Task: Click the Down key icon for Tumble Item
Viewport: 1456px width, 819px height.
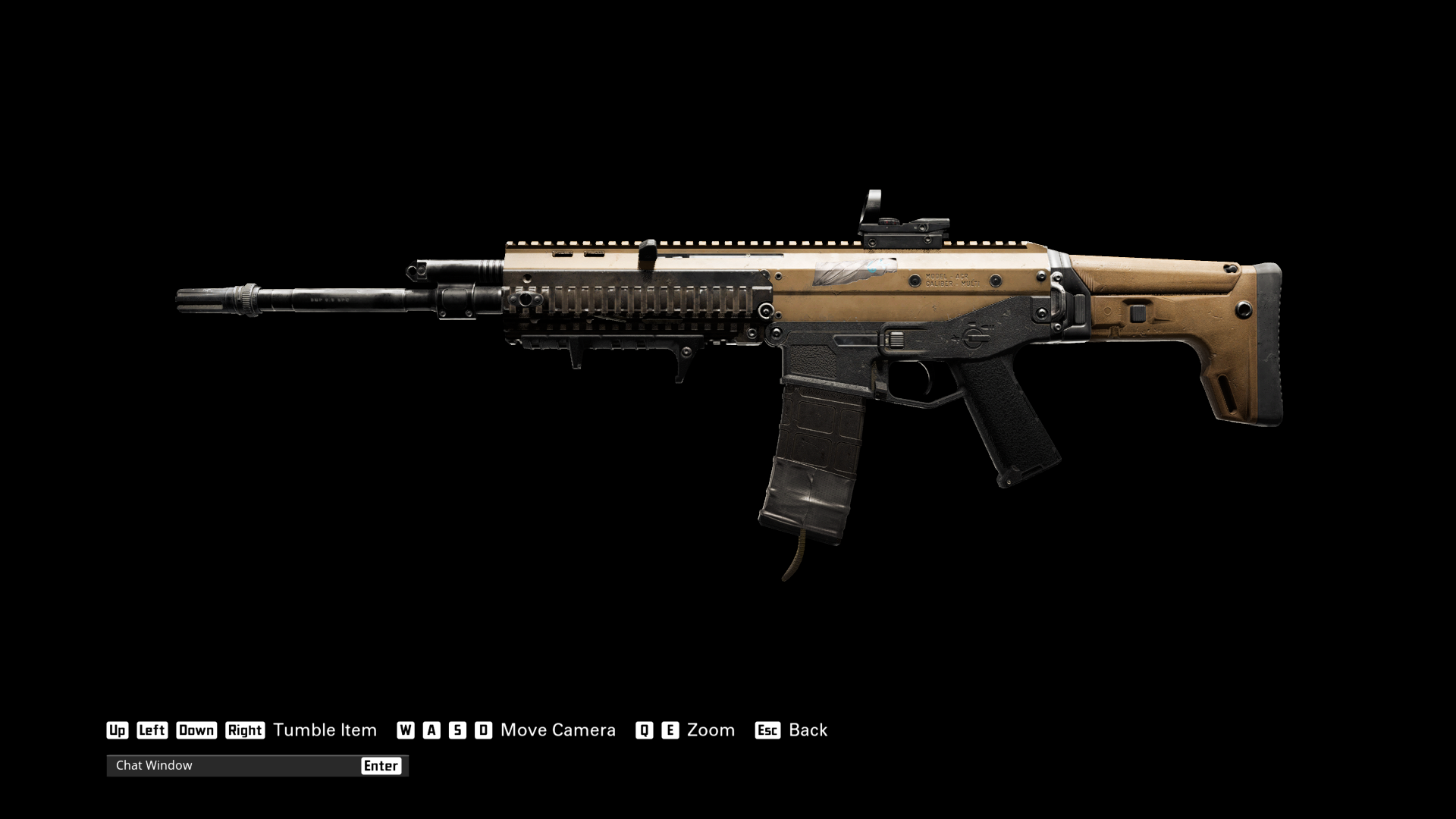Action: [x=196, y=730]
